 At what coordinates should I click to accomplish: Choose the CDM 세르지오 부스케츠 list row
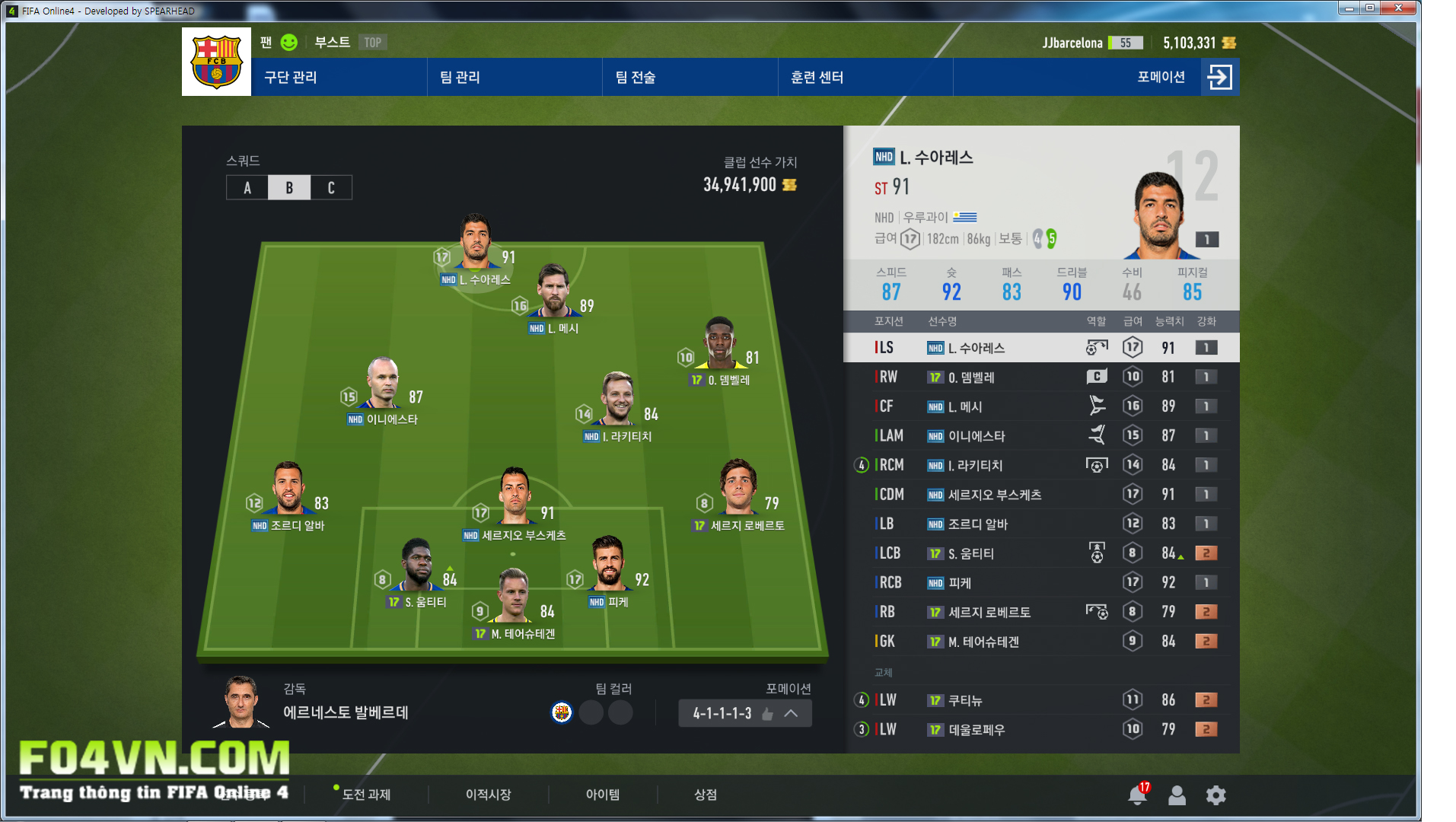click(1041, 495)
